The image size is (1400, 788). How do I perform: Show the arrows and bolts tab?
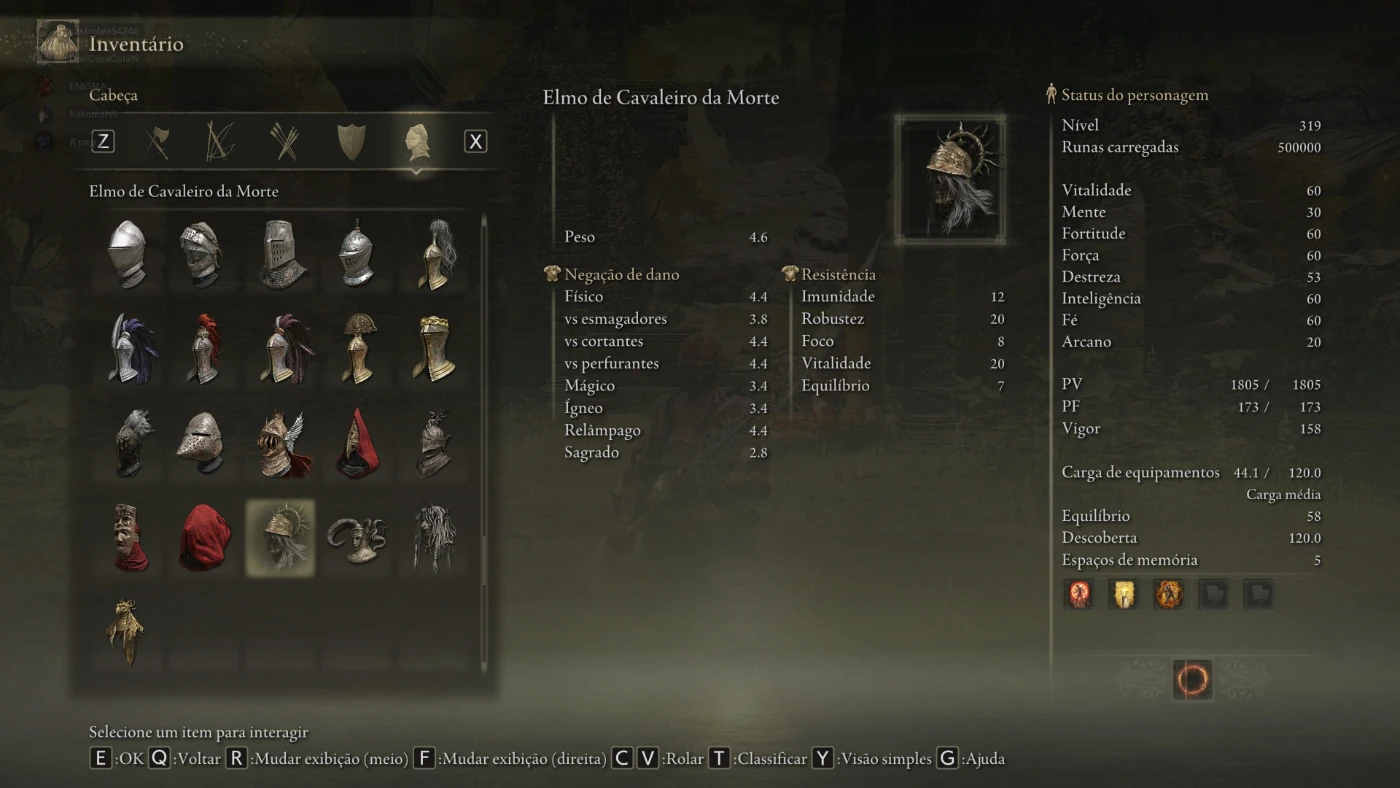coord(285,142)
